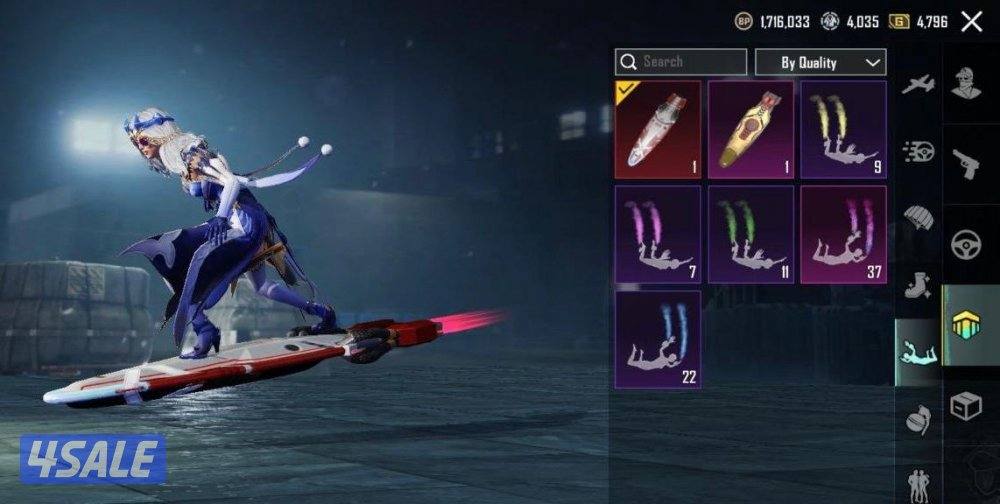Switch to the airplane subcategory tab

click(x=917, y=85)
